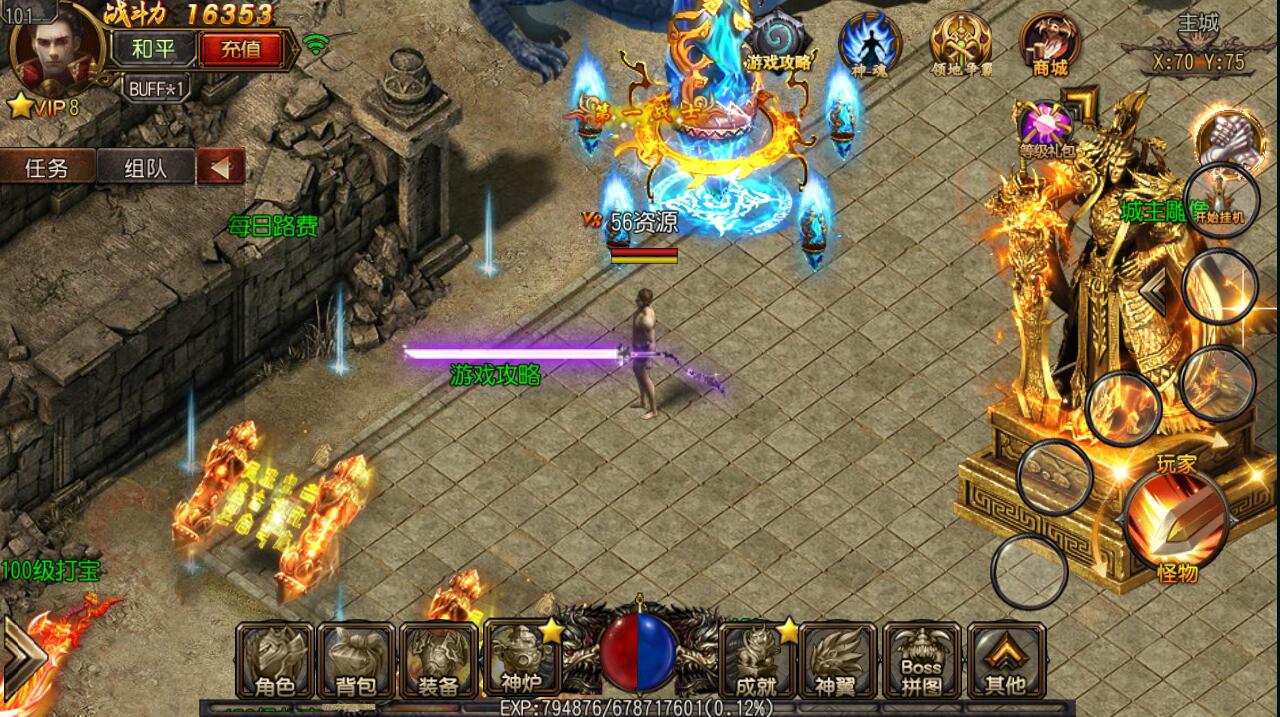
Task: Open the Boss拼图 puzzle menu
Action: click(921, 660)
